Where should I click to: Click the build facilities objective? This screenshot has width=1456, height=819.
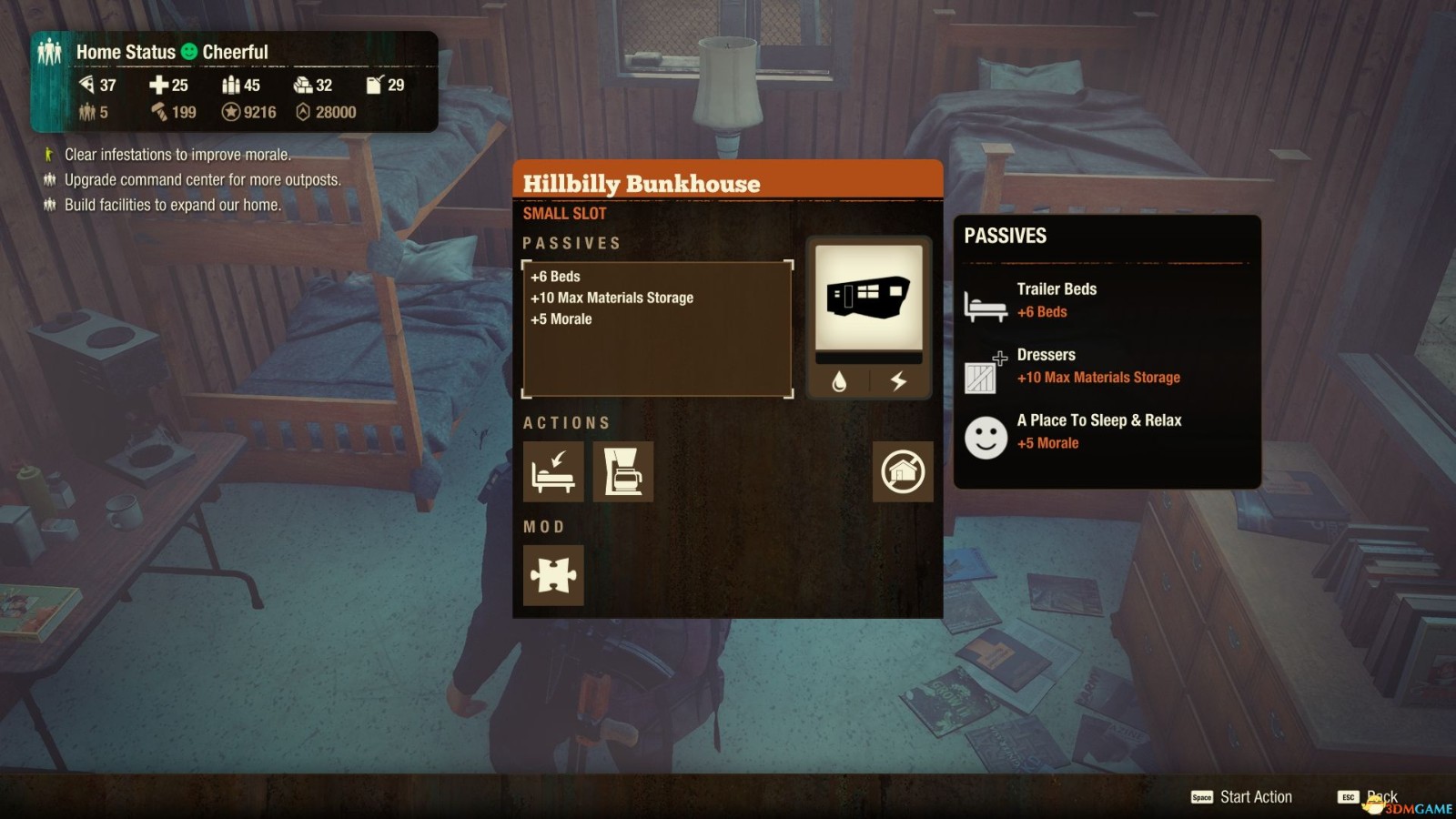(172, 206)
